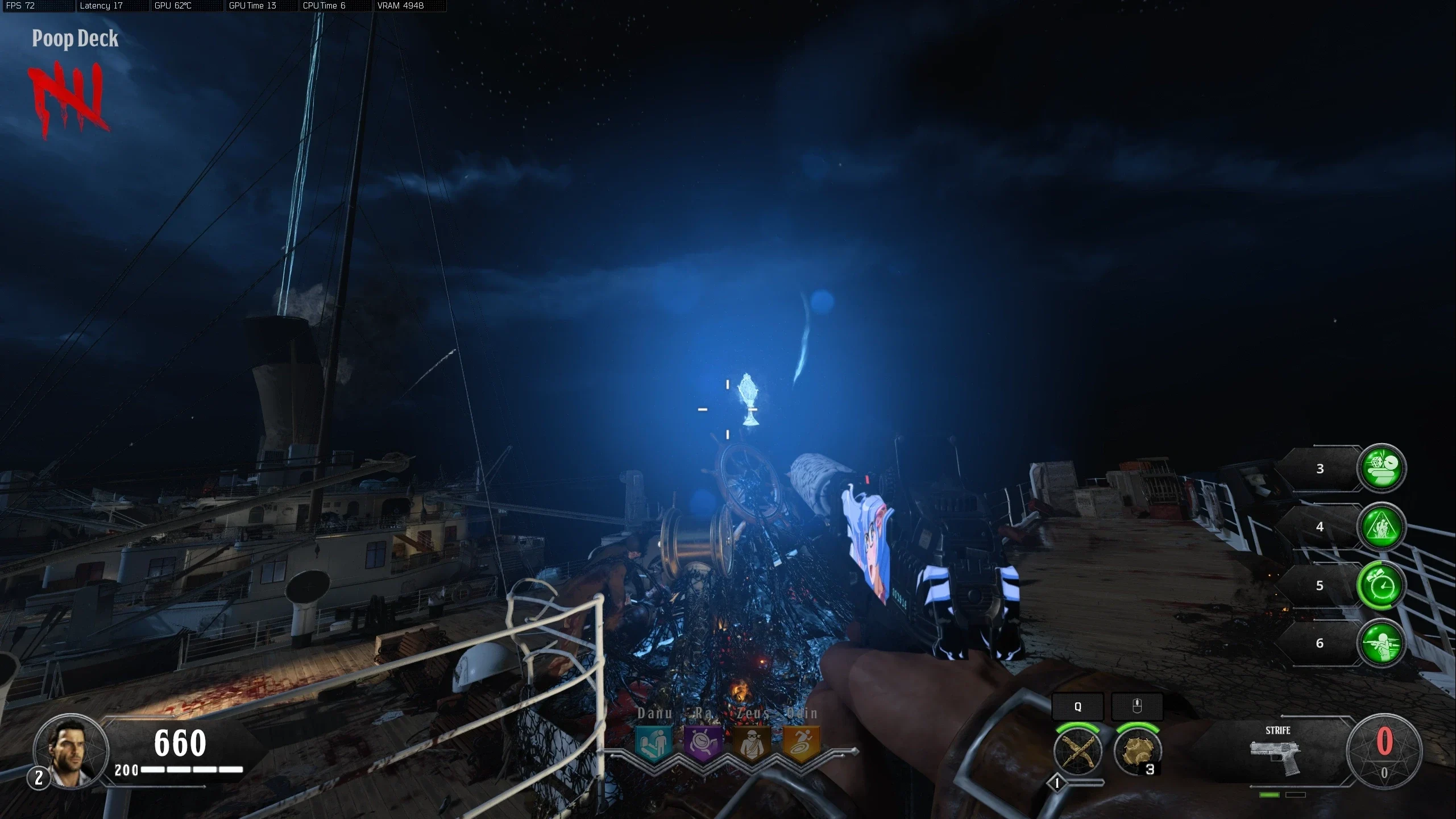This screenshot has width=1456, height=819.
Task: Activate the alarm clock elixir
Action: coord(1382,585)
